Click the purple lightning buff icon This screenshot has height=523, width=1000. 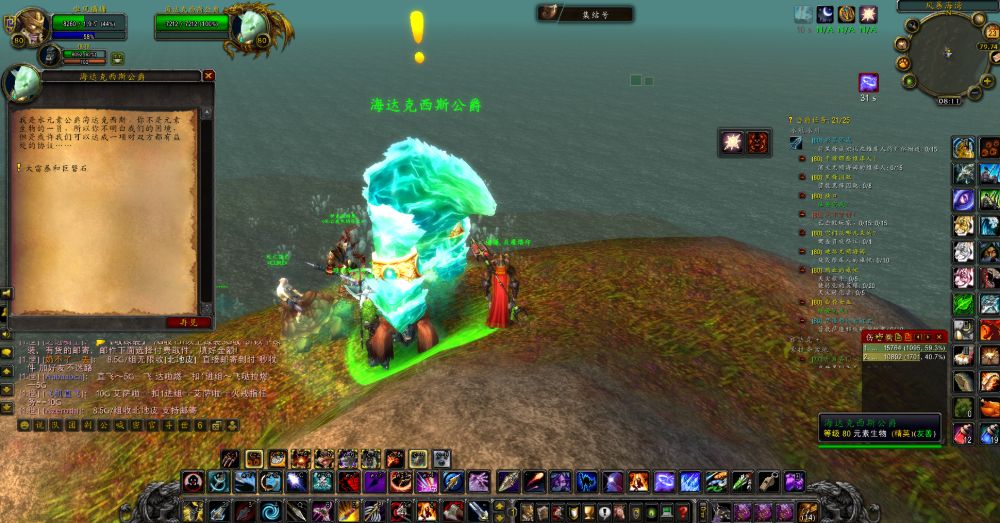868,82
